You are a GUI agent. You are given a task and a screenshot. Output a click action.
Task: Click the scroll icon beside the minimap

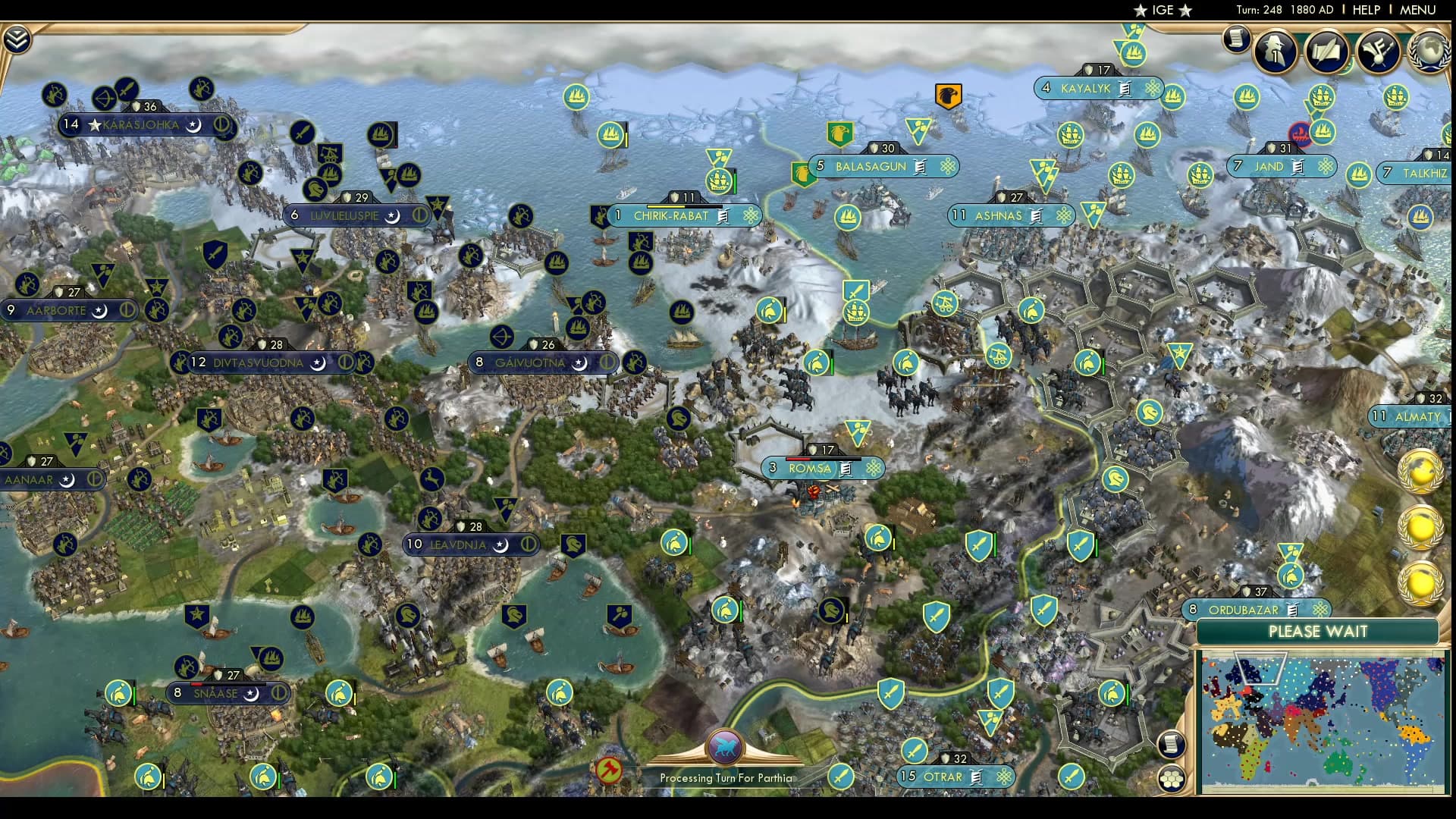(x=1172, y=745)
